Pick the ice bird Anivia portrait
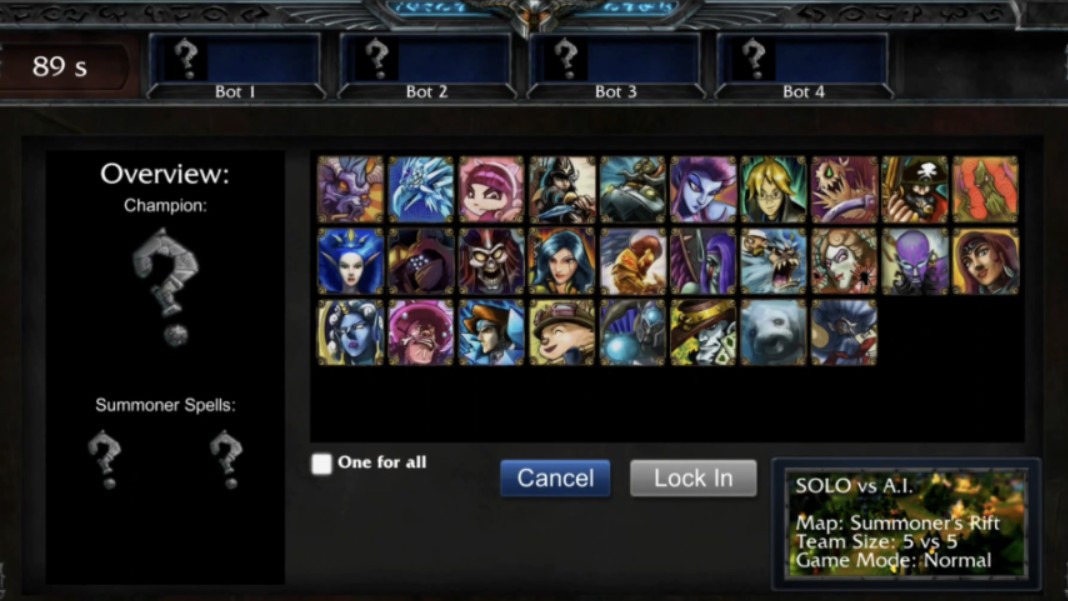Image resolution: width=1068 pixels, height=601 pixels. point(421,189)
